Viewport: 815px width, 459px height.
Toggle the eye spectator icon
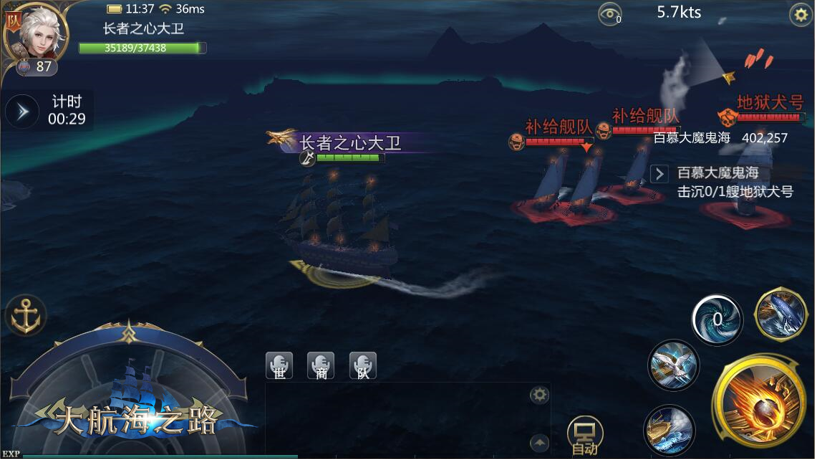tap(609, 14)
